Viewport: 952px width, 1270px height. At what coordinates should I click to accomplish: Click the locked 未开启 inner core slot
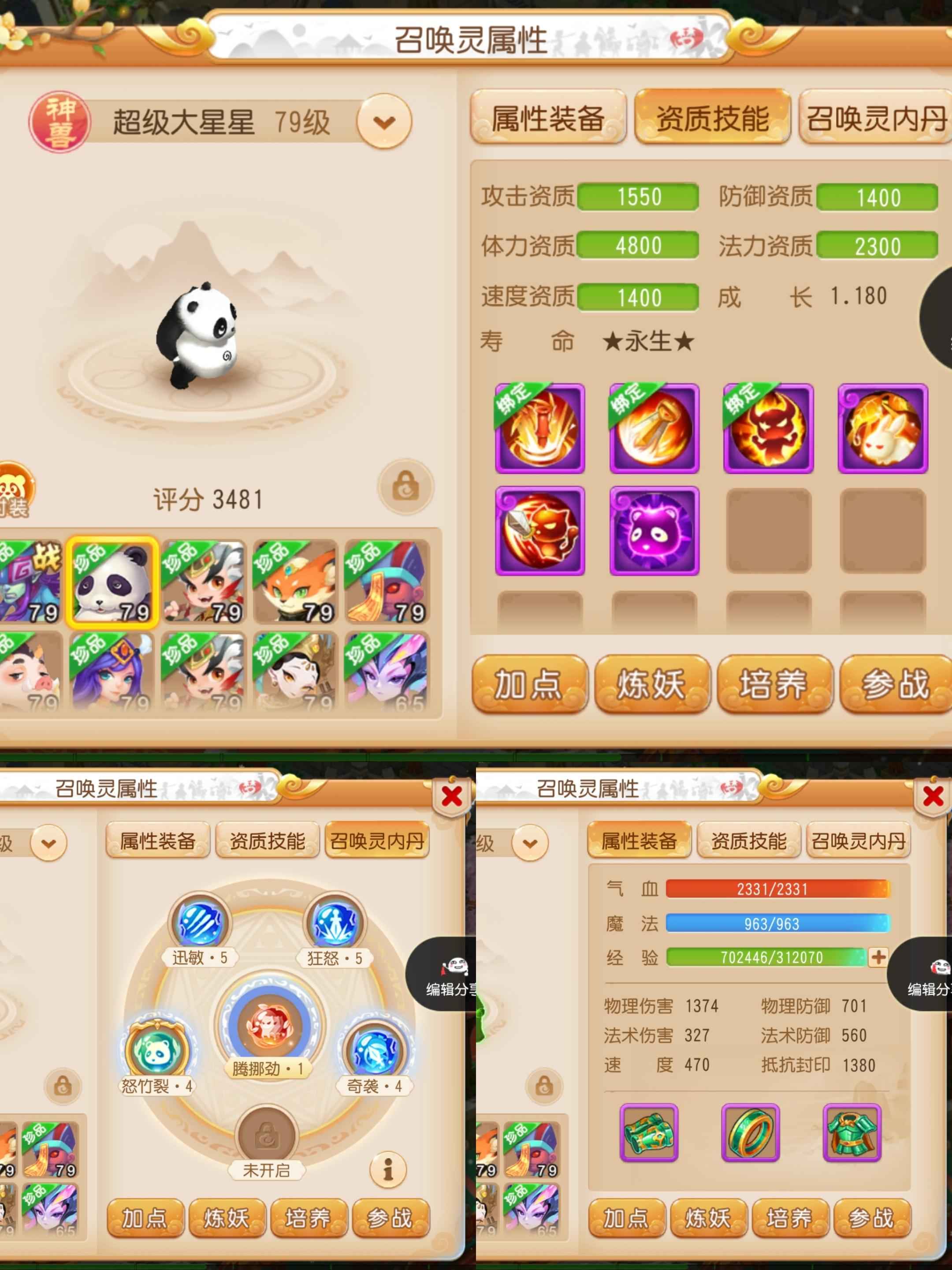pos(266,1135)
